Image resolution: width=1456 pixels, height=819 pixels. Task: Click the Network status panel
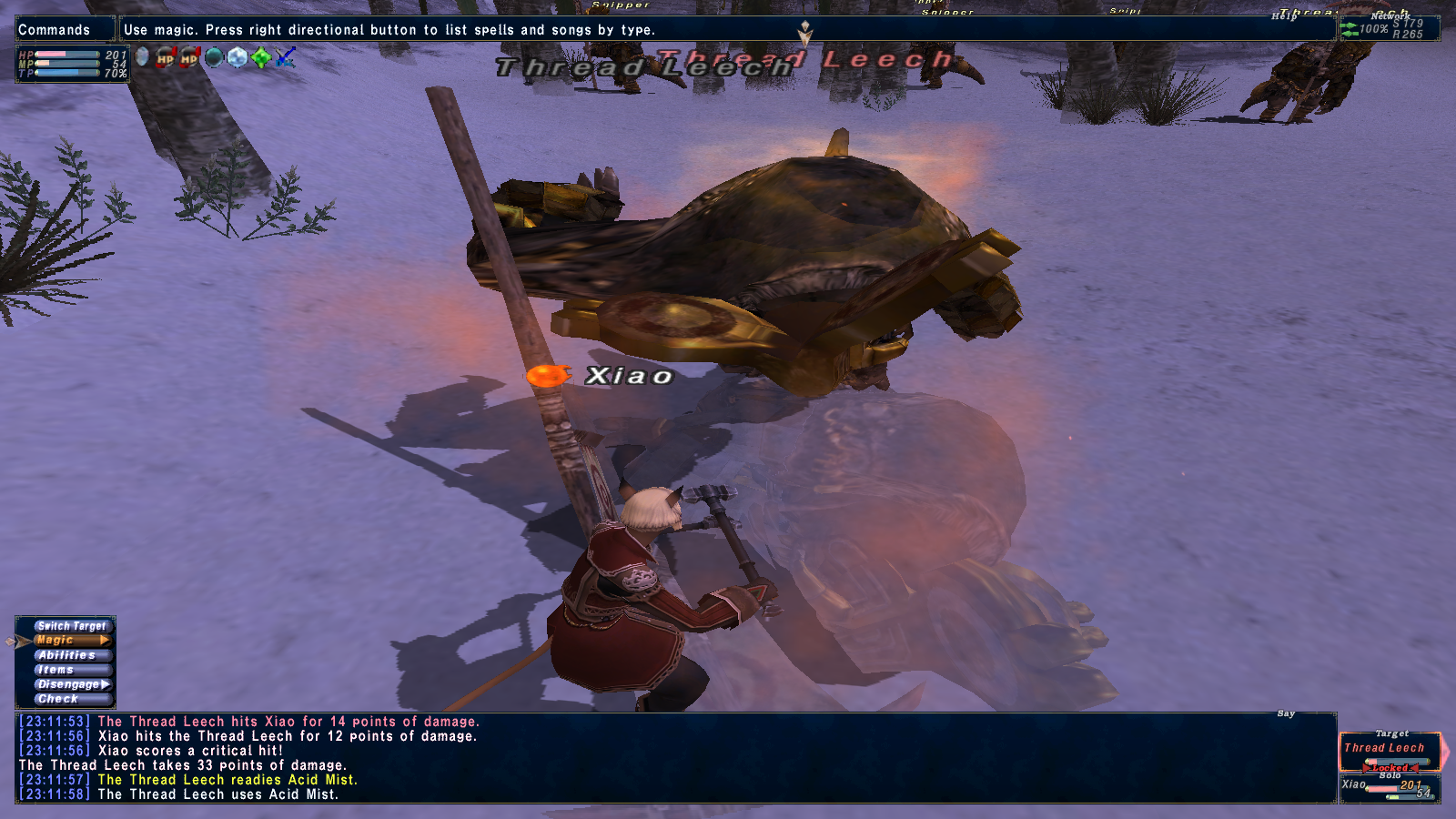(1390, 28)
